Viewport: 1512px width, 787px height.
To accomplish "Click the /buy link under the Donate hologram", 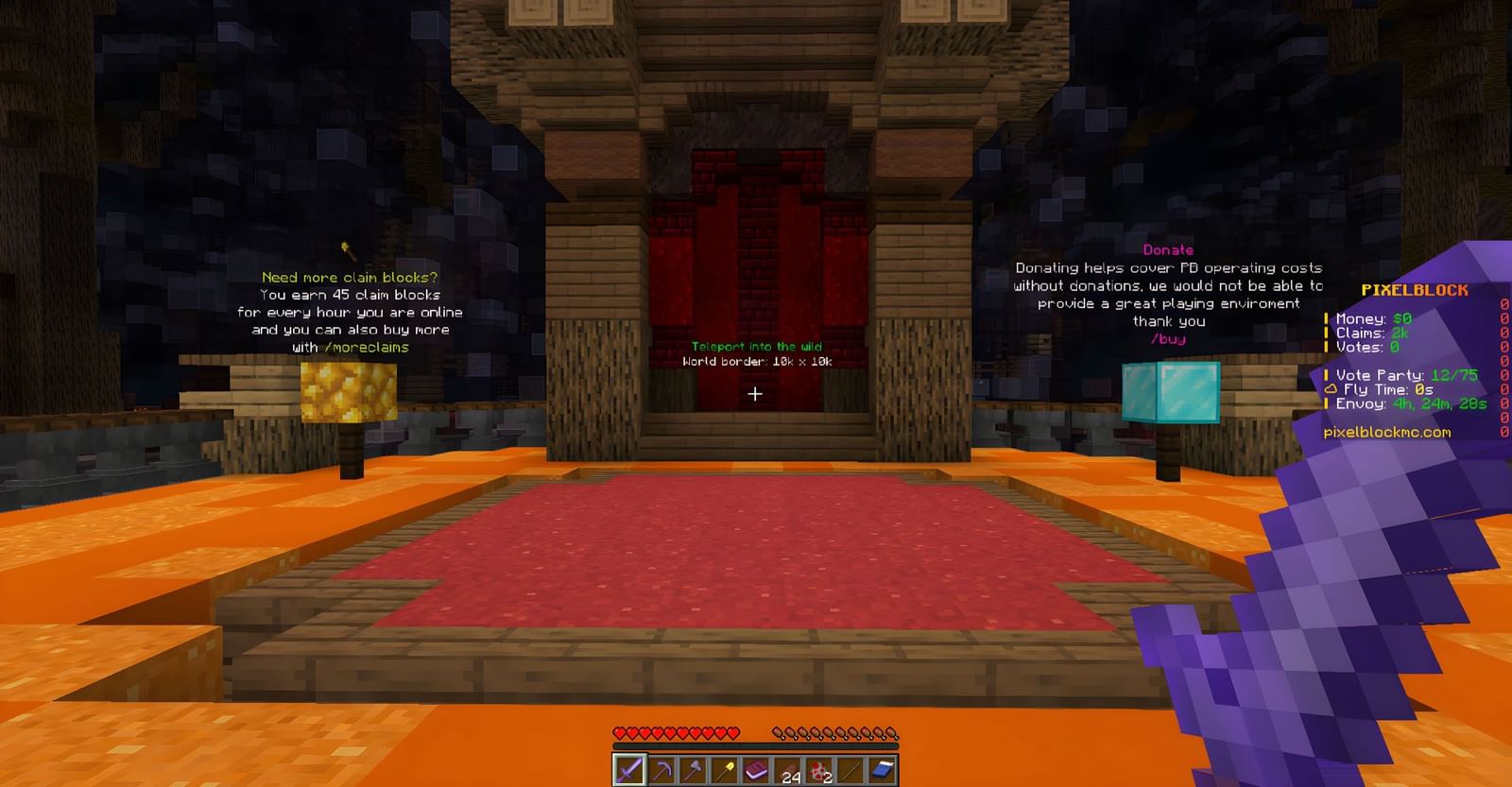I will (x=1167, y=339).
